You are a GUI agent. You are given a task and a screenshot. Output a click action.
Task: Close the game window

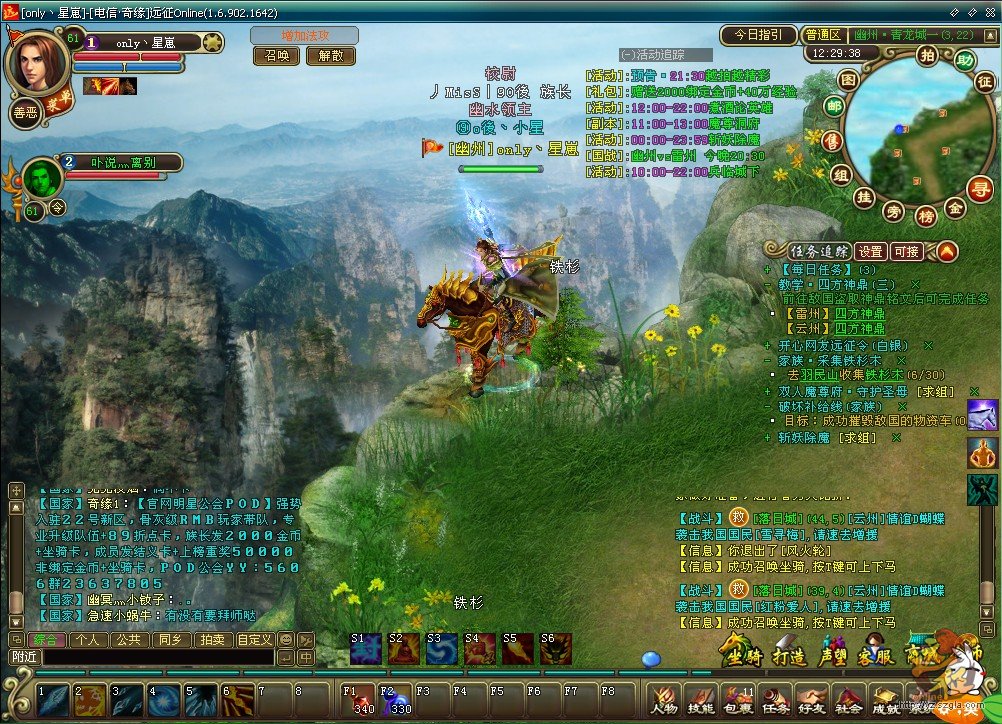pyautogui.click(x=990, y=9)
